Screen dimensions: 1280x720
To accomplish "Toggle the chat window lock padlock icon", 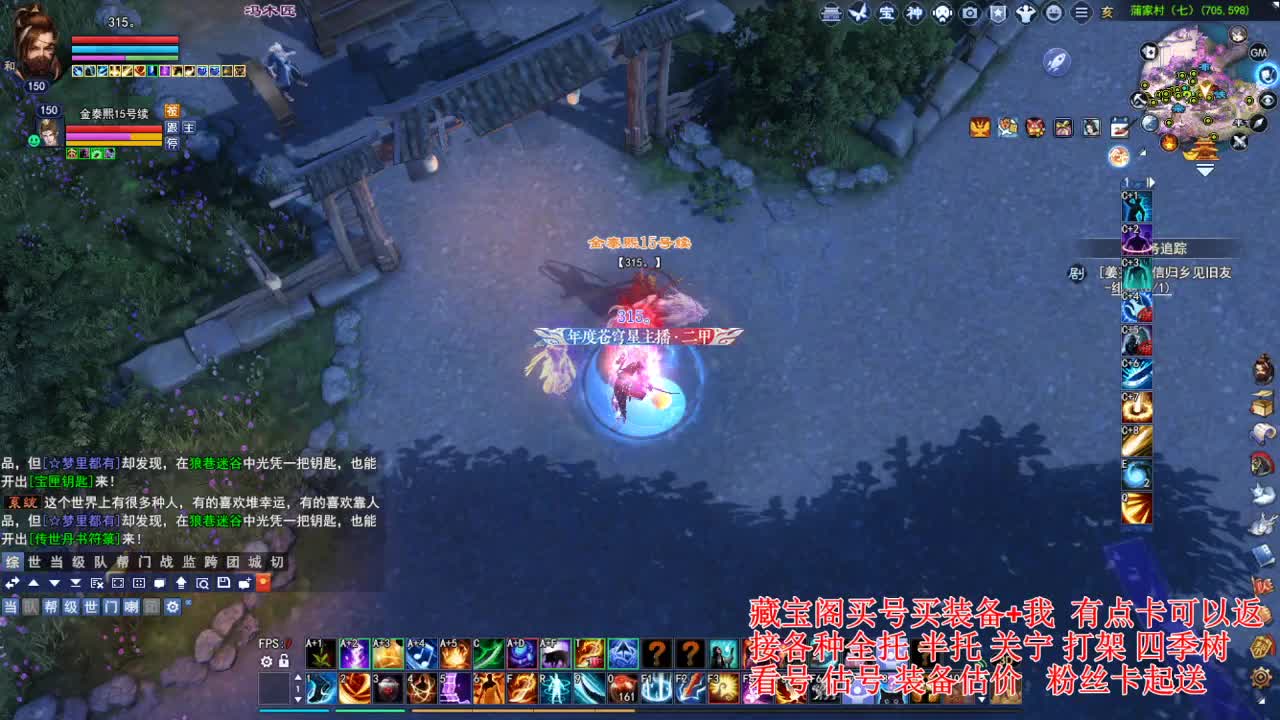I will [x=284, y=661].
